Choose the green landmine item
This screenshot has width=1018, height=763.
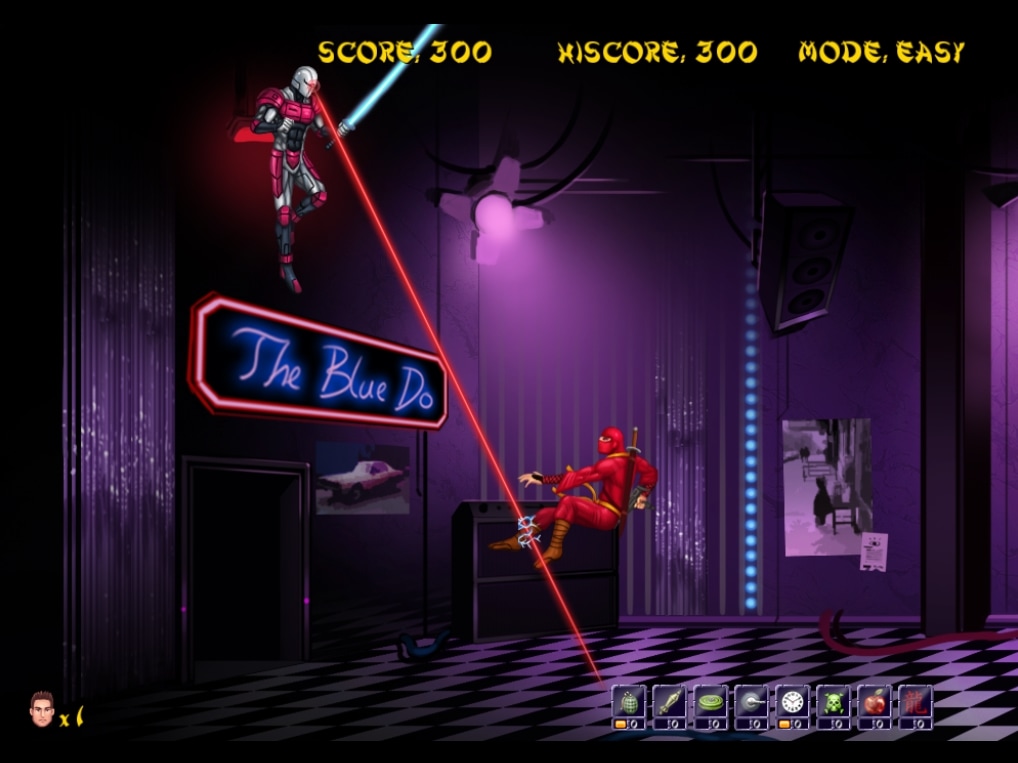point(710,702)
